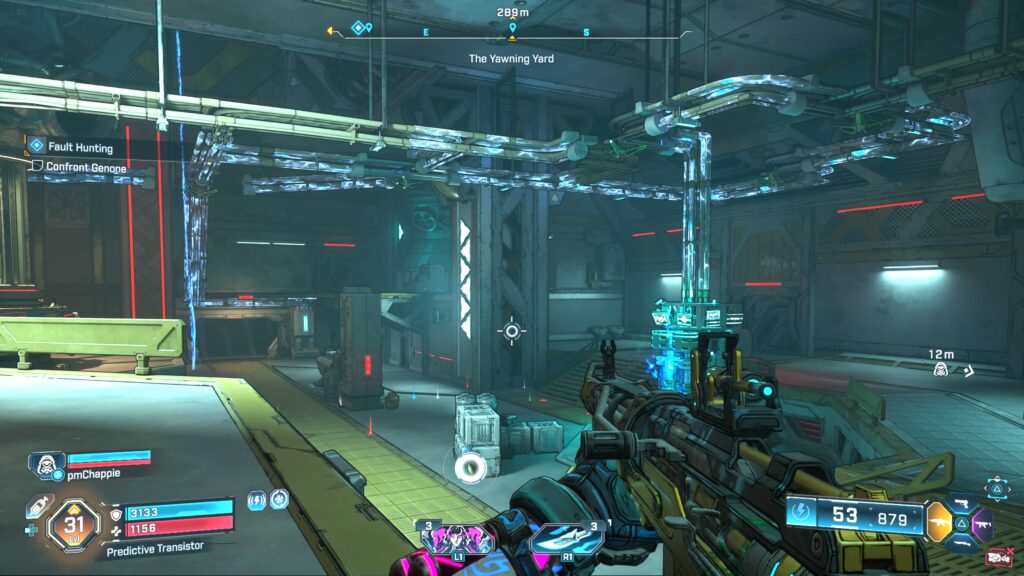Click the blue diamond quest marker on compass

pos(358,28)
